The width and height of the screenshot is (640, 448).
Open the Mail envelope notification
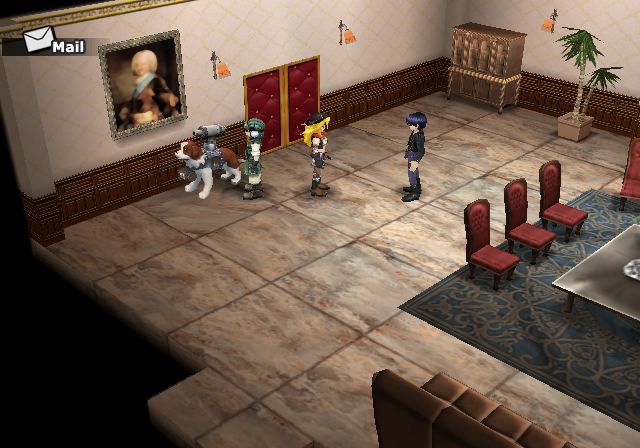(x=40, y=41)
